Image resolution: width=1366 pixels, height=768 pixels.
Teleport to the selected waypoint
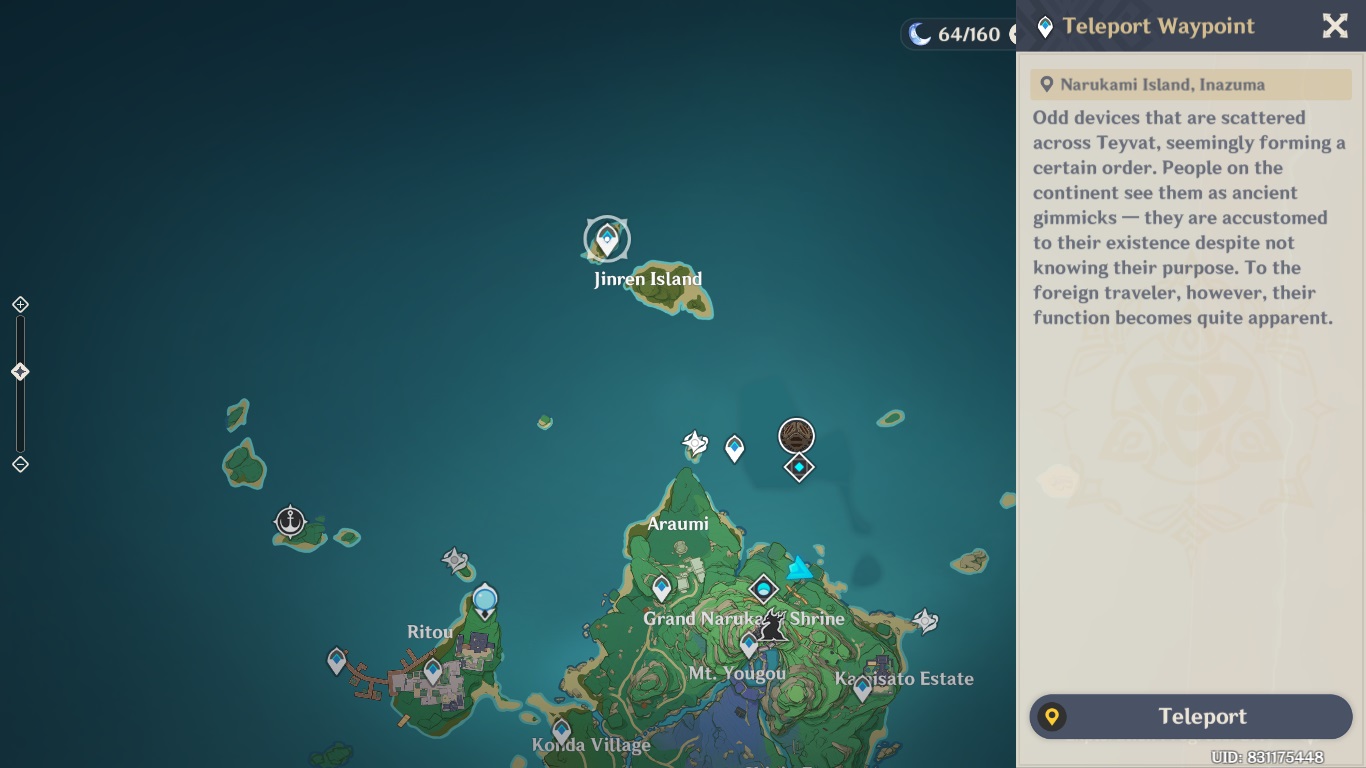coord(1190,716)
